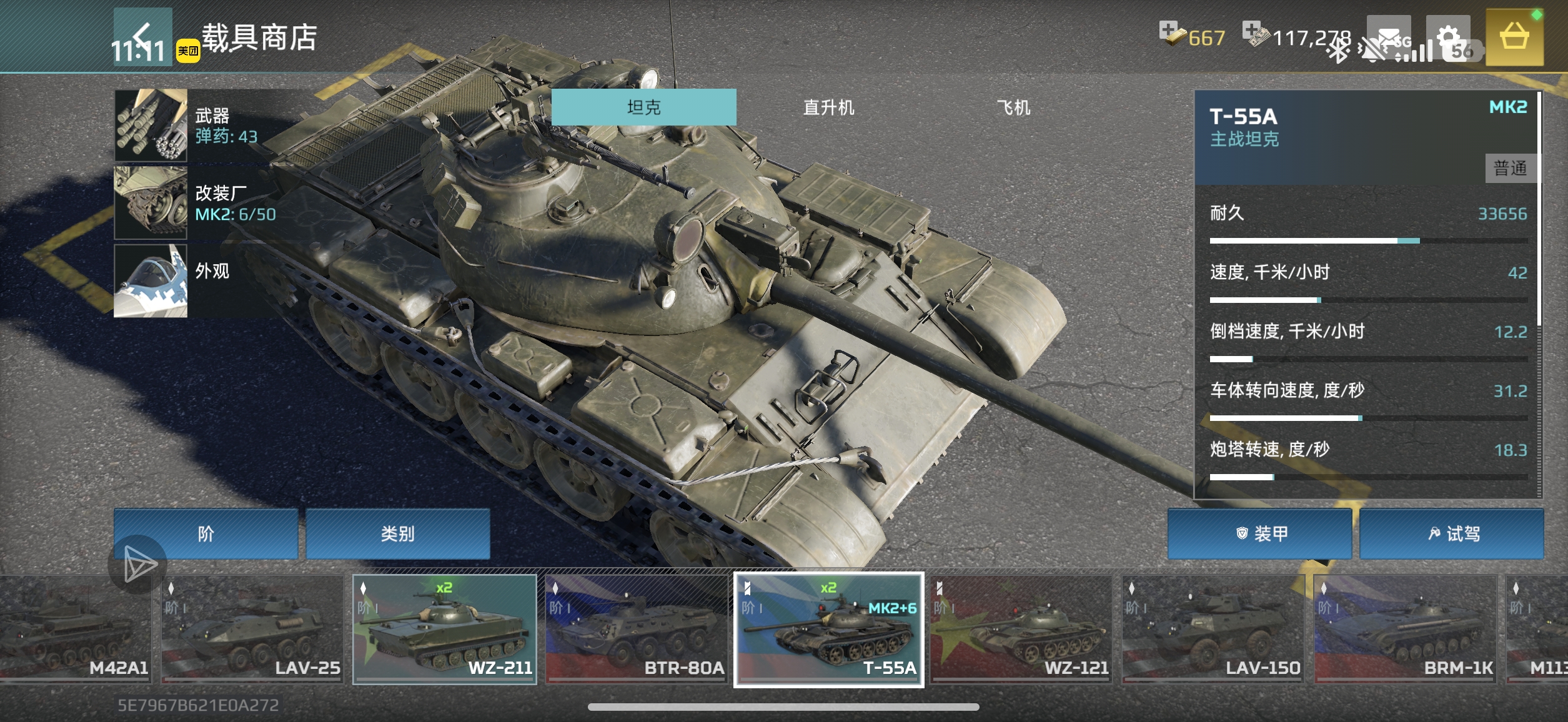Screen dimensions: 1568x722
Task: View the 装甲 armor layout
Action: [x=1260, y=534]
